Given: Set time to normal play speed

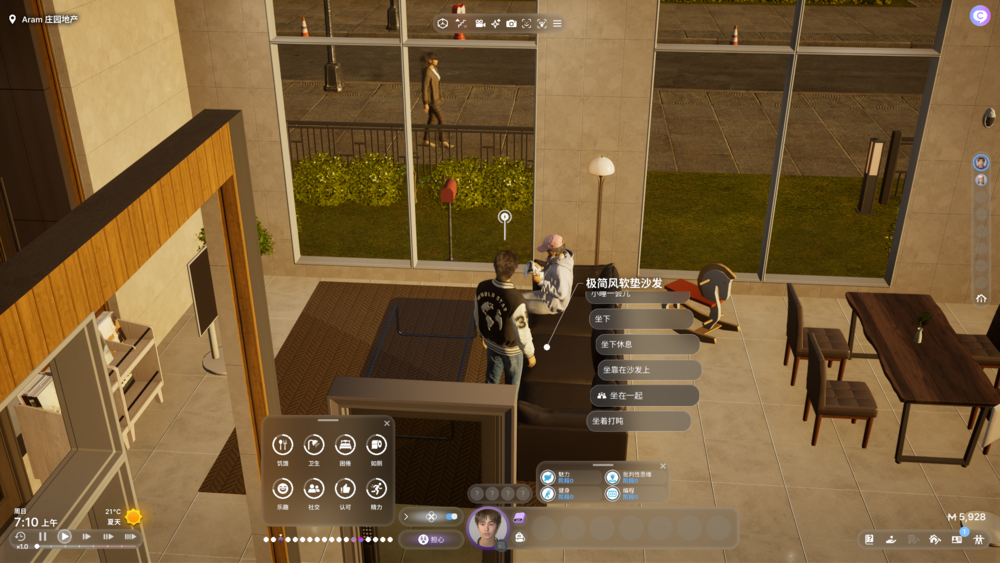Looking at the screenshot, I should 64,537.
